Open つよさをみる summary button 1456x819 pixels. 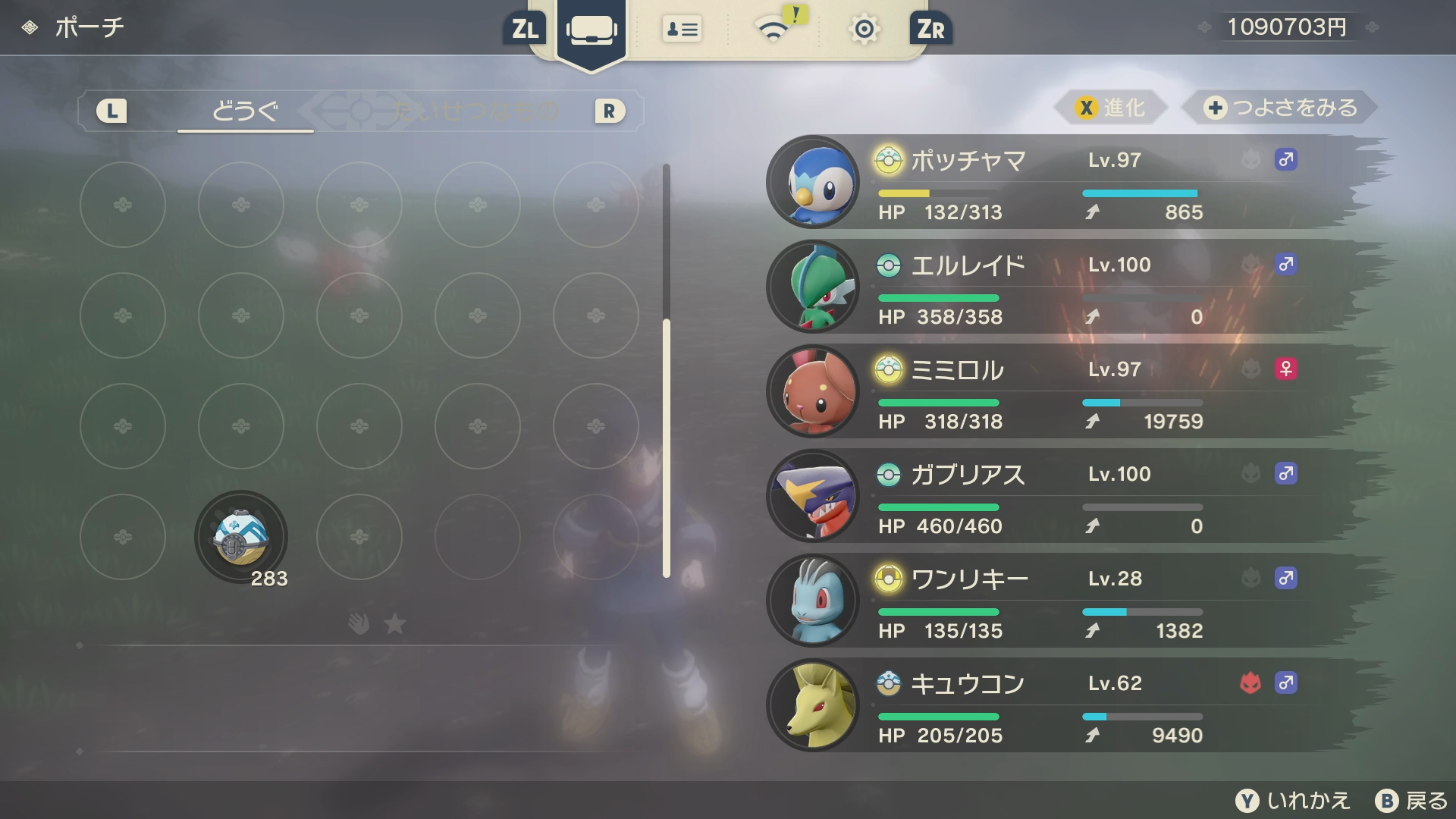click(x=1281, y=108)
